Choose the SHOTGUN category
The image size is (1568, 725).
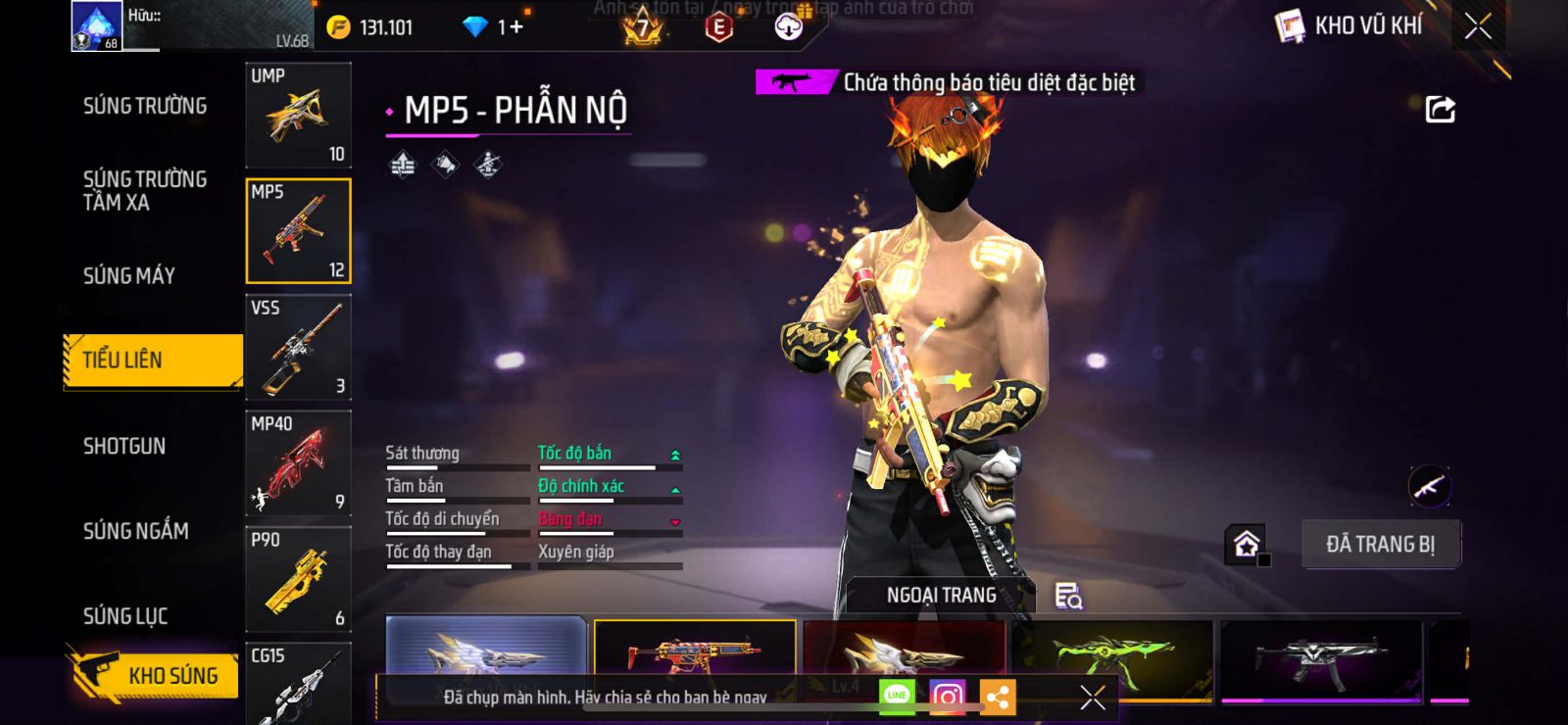(x=124, y=447)
